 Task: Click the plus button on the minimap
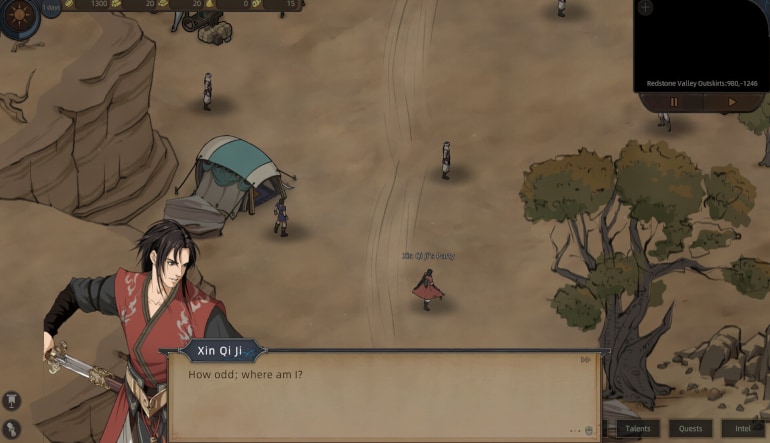pyautogui.click(x=645, y=8)
